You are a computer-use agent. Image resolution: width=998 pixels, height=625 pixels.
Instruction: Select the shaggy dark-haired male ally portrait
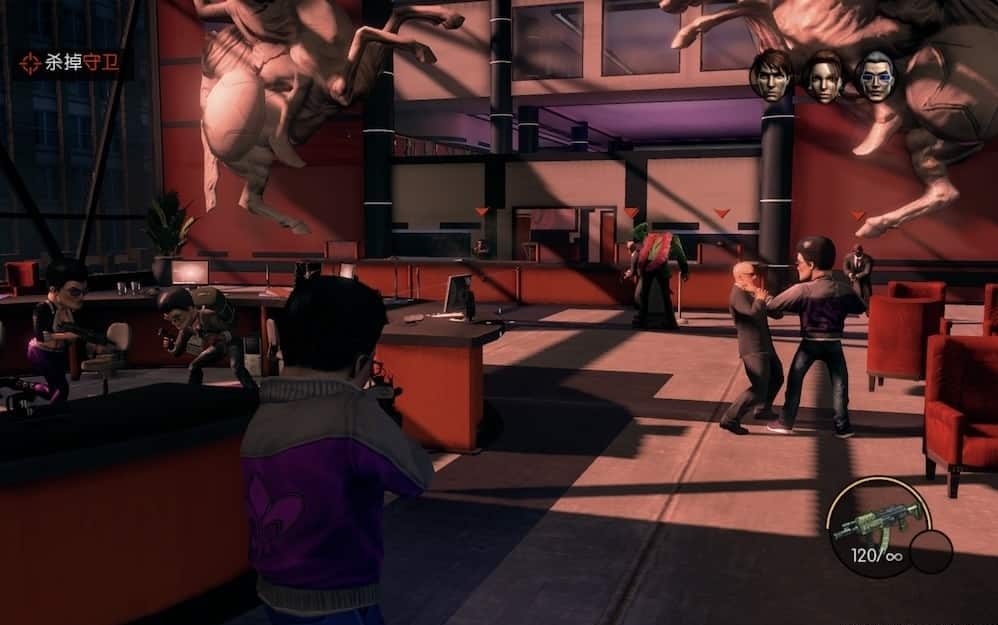pyautogui.click(x=771, y=76)
